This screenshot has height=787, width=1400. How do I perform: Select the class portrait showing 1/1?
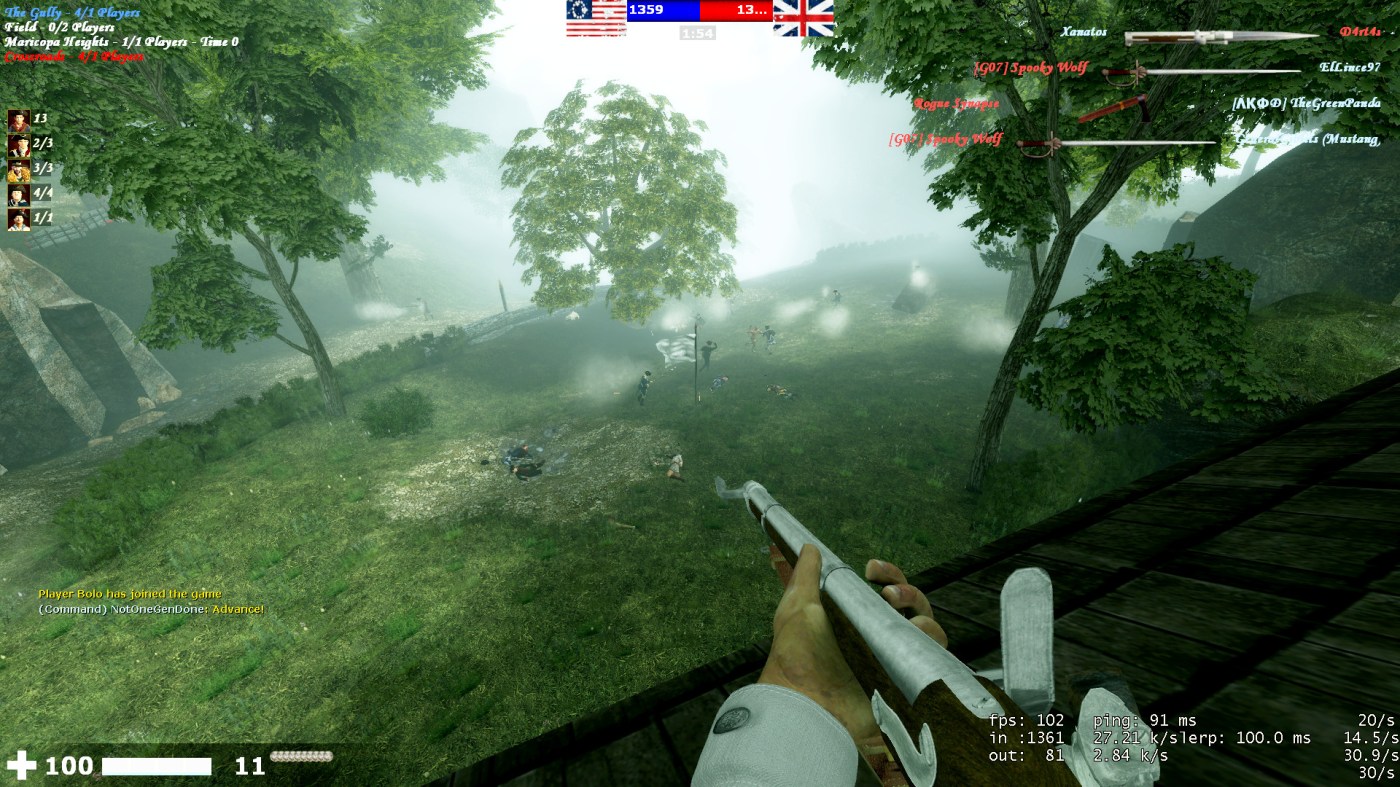pos(19,219)
